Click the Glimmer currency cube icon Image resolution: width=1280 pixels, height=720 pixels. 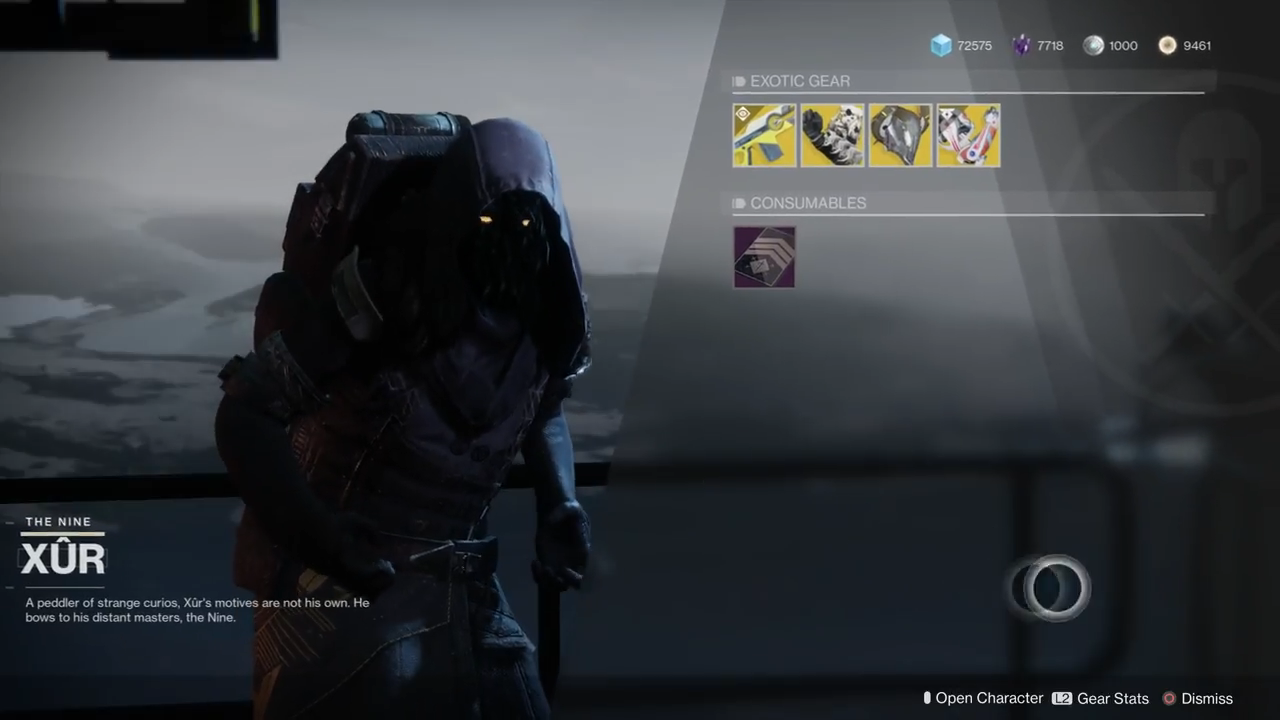(941, 45)
